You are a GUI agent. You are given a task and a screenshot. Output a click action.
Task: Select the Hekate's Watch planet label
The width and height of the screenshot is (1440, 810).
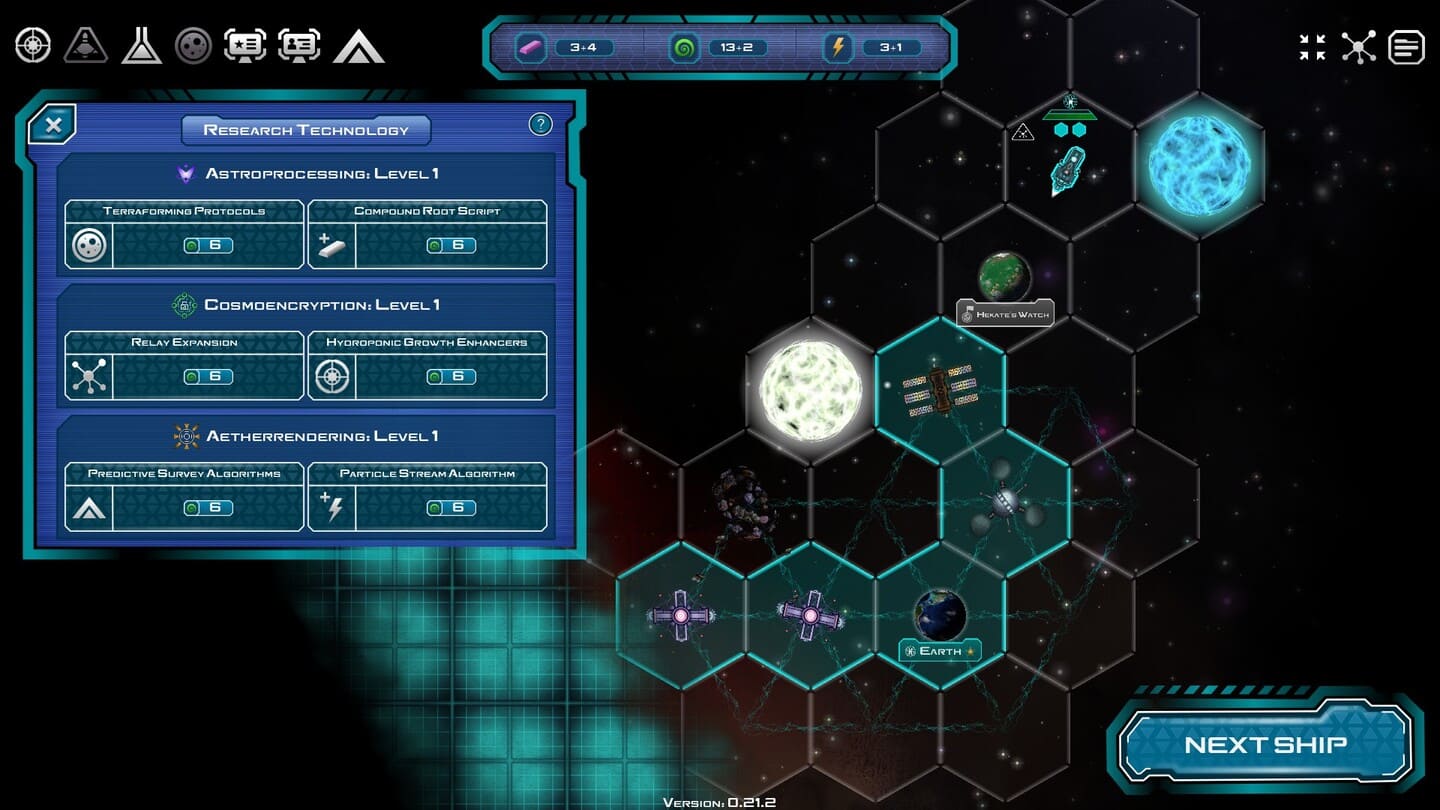coord(1005,314)
